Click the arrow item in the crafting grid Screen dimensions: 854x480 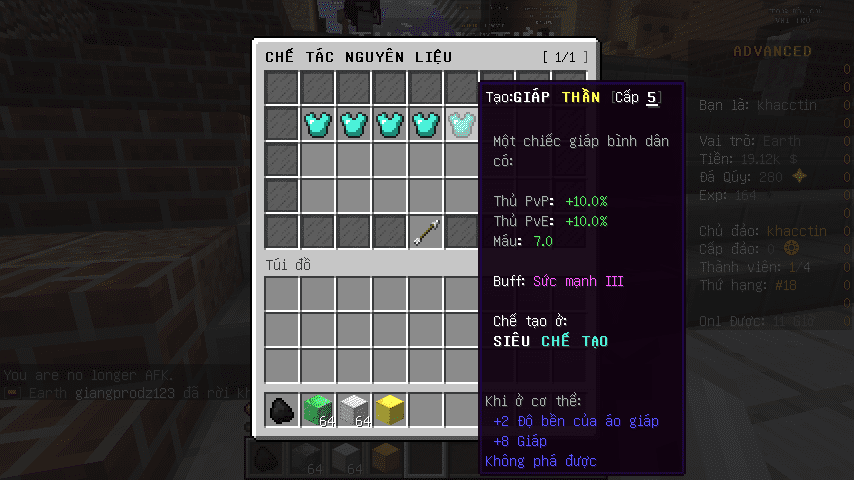(425, 232)
